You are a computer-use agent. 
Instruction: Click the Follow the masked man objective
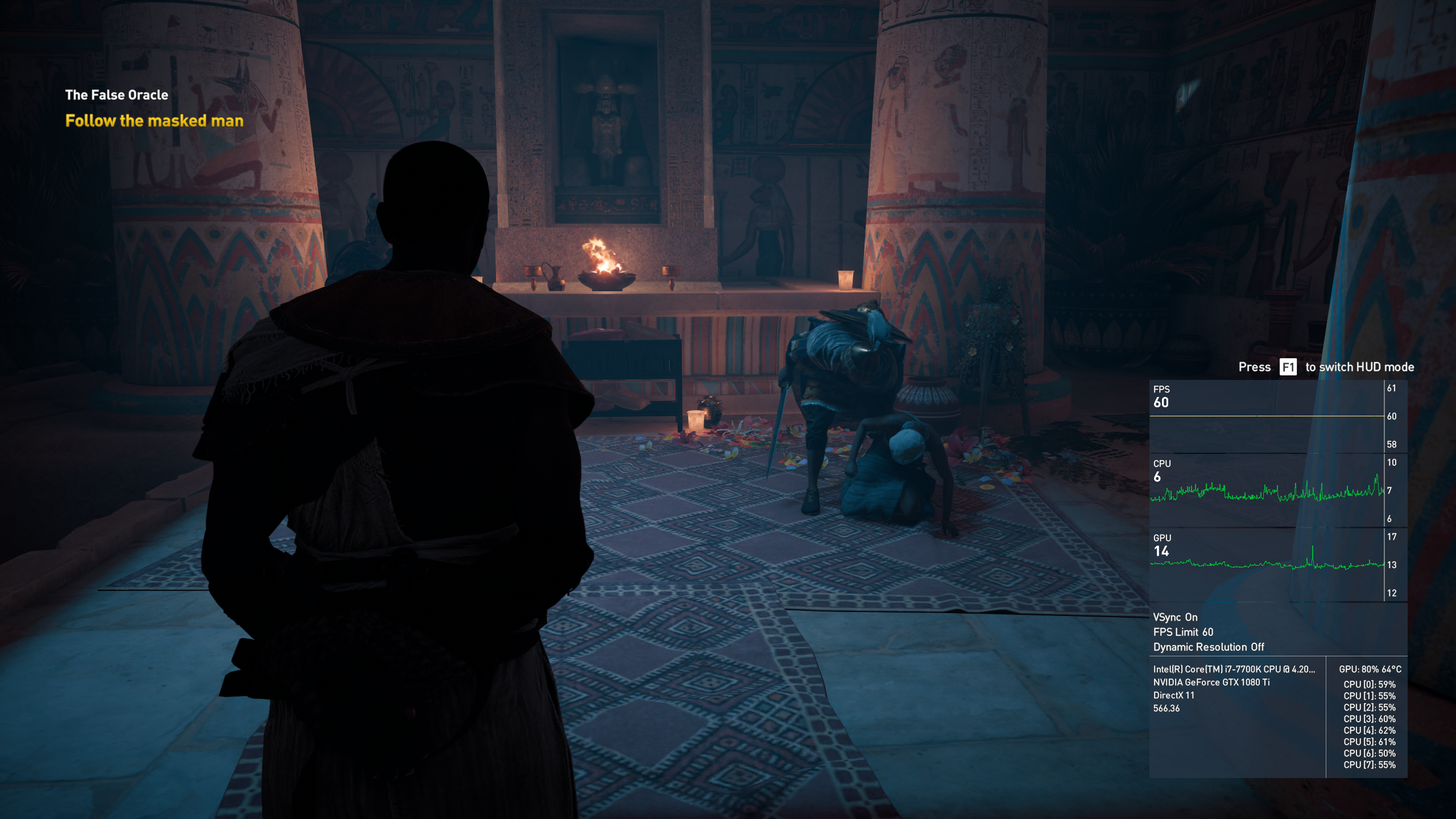click(x=154, y=121)
